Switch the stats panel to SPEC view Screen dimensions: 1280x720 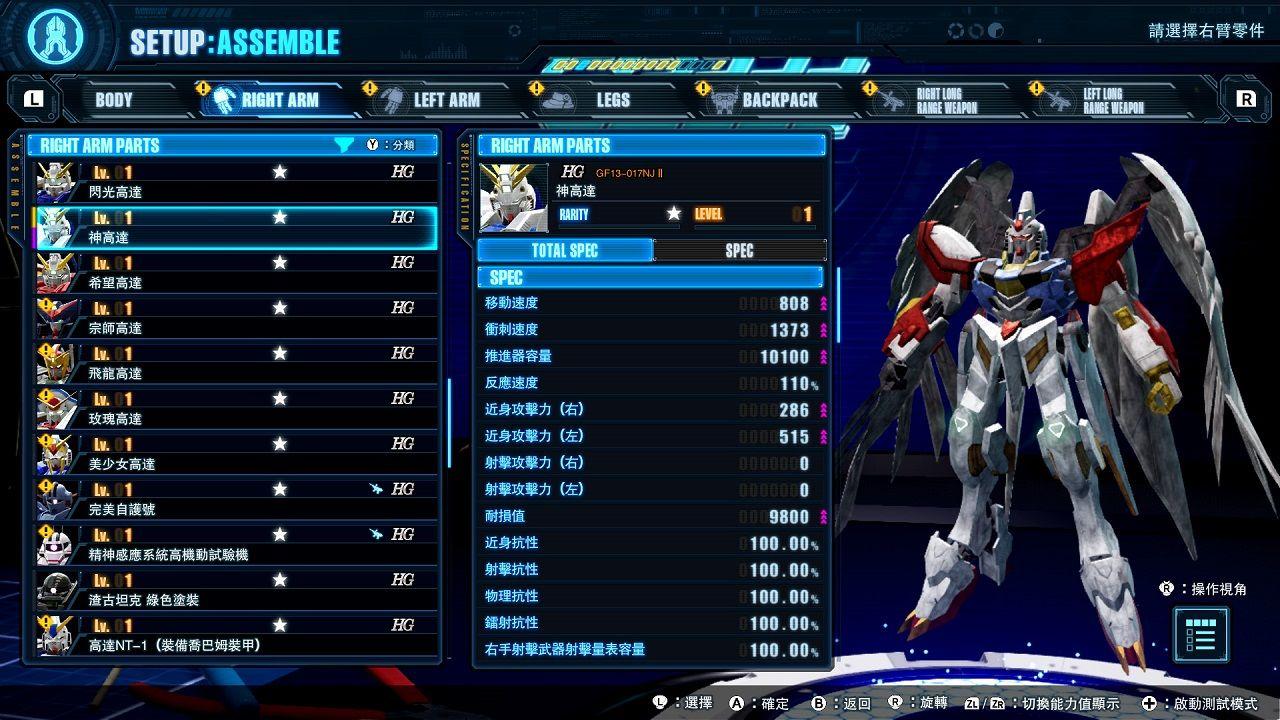click(x=738, y=250)
